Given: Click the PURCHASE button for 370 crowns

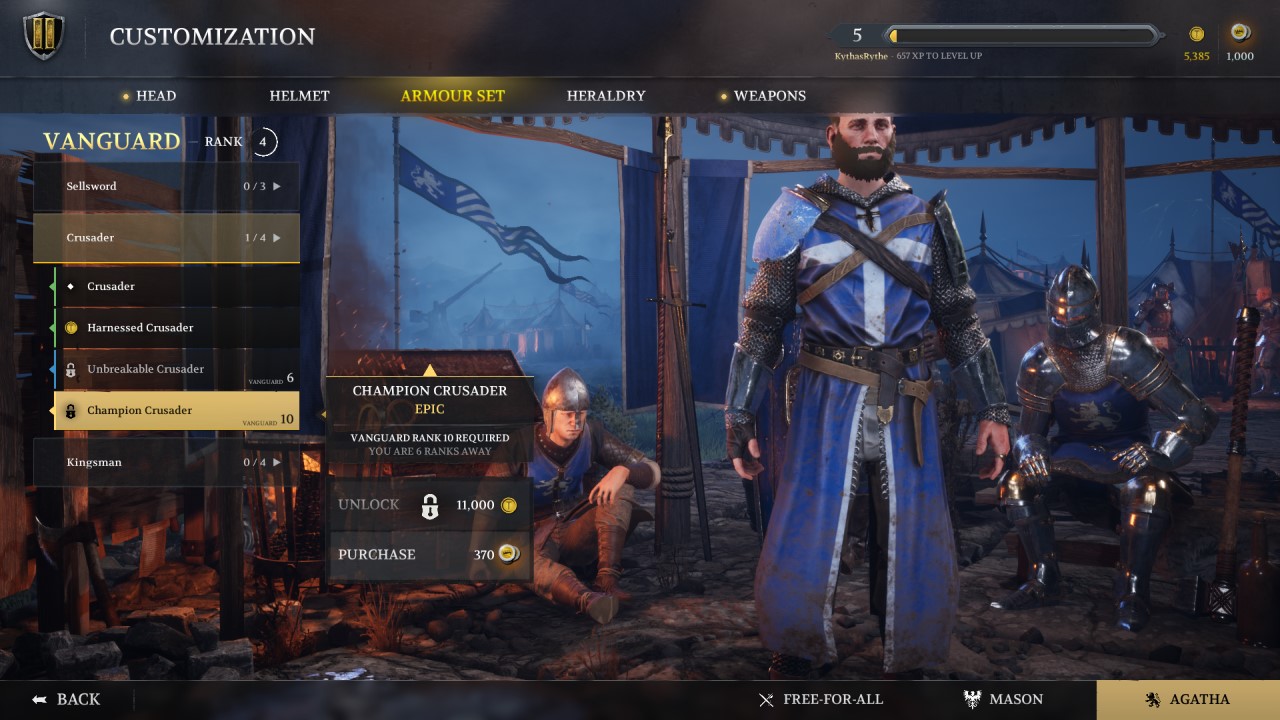Looking at the screenshot, I should [429, 554].
